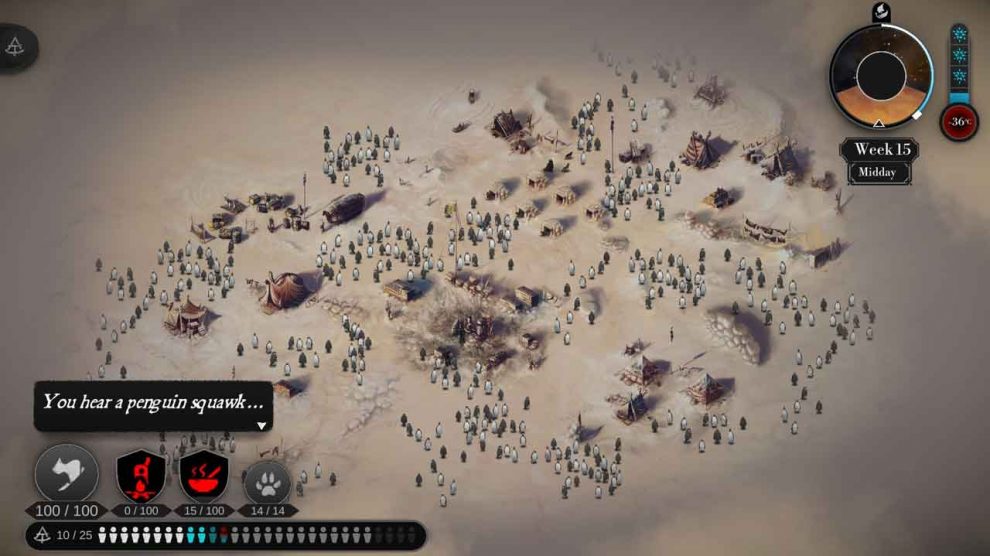Screen dimensions: 990x556
Task: Check the red campfire fuel icon
Action: click(x=140, y=475)
